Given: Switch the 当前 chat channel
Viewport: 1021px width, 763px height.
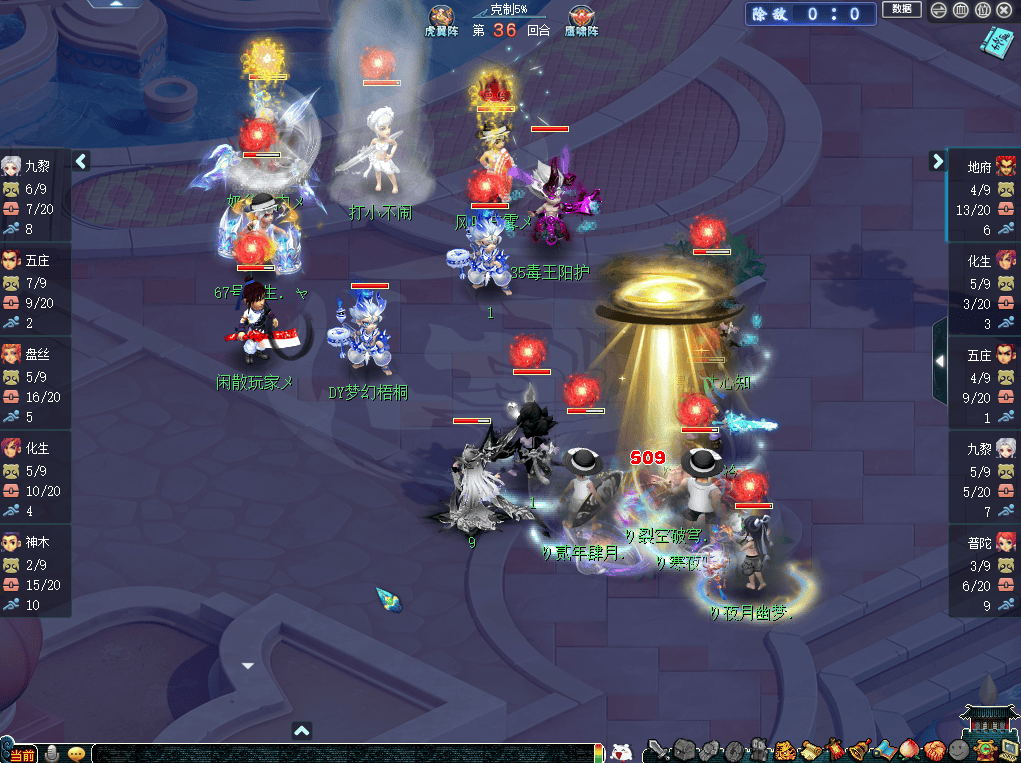Looking at the screenshot, I should pos(20,754).
